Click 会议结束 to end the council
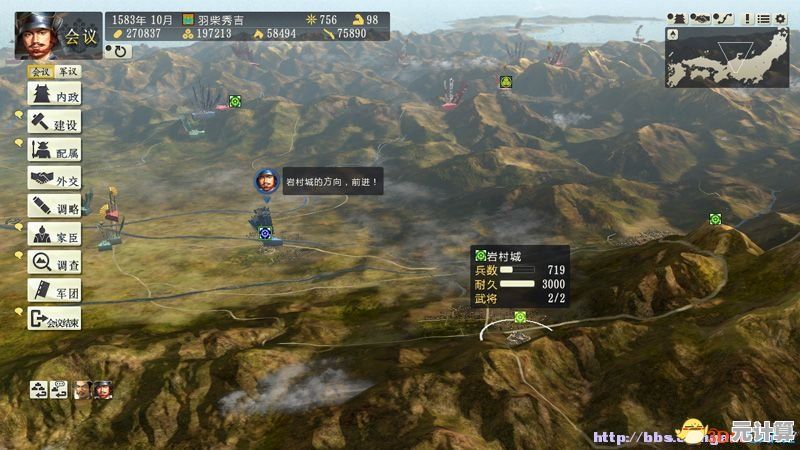 (55, 320)
